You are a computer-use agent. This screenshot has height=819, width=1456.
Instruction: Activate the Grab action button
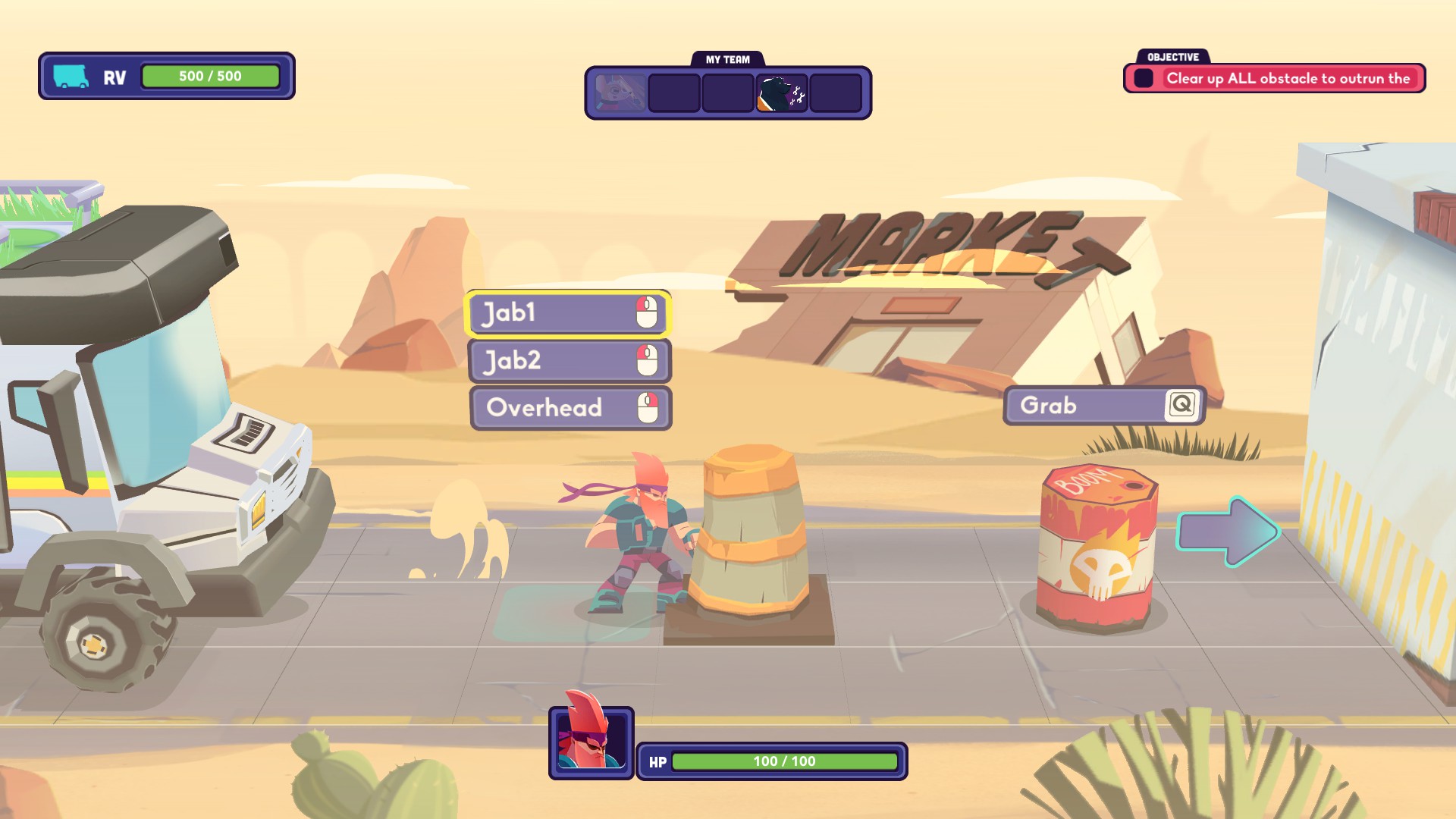coord(1104,406)
